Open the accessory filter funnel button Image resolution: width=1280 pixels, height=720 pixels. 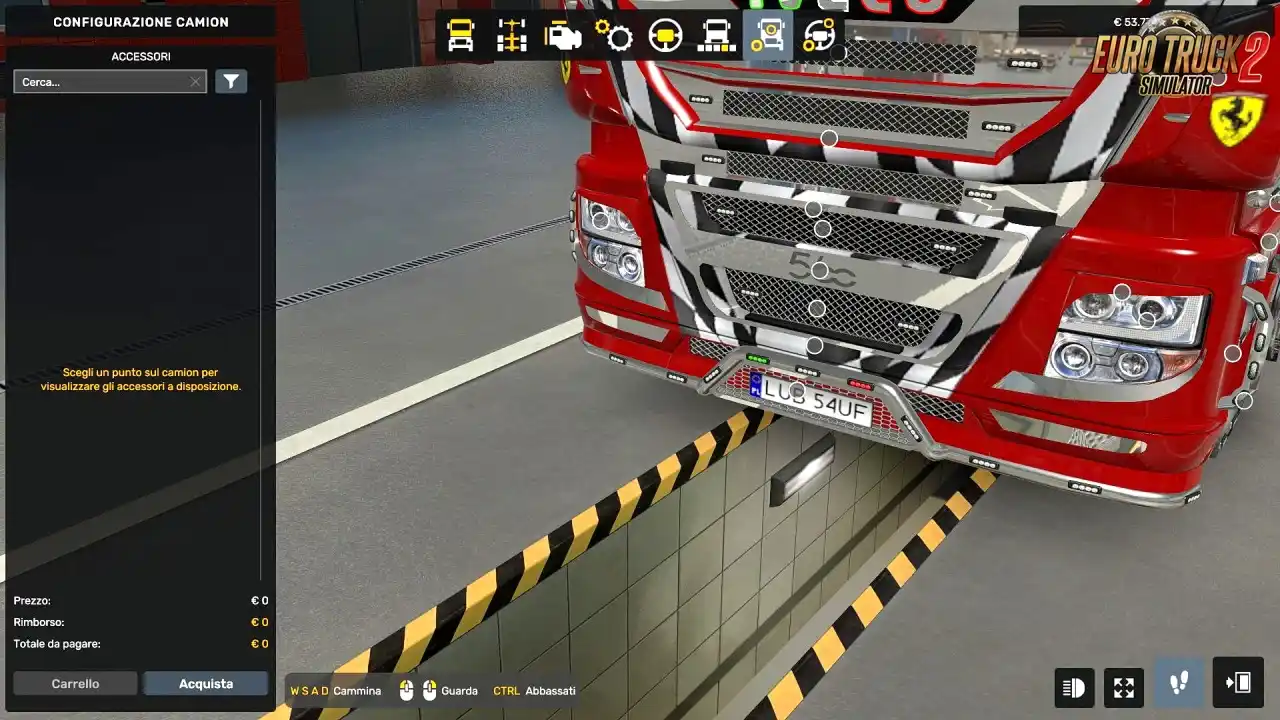point(231,82)
